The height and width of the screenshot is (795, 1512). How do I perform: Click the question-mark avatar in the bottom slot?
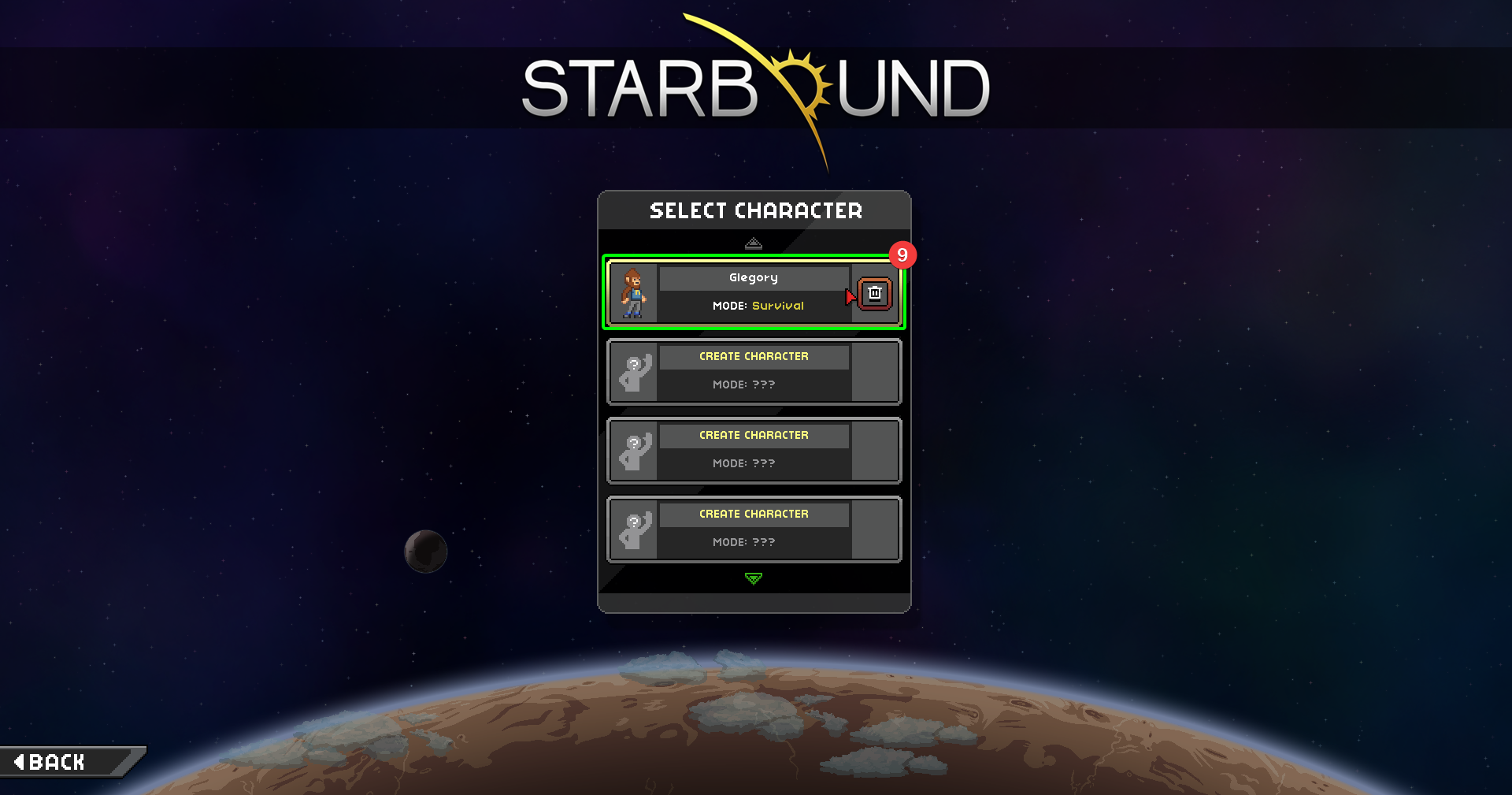pos(635,529)
